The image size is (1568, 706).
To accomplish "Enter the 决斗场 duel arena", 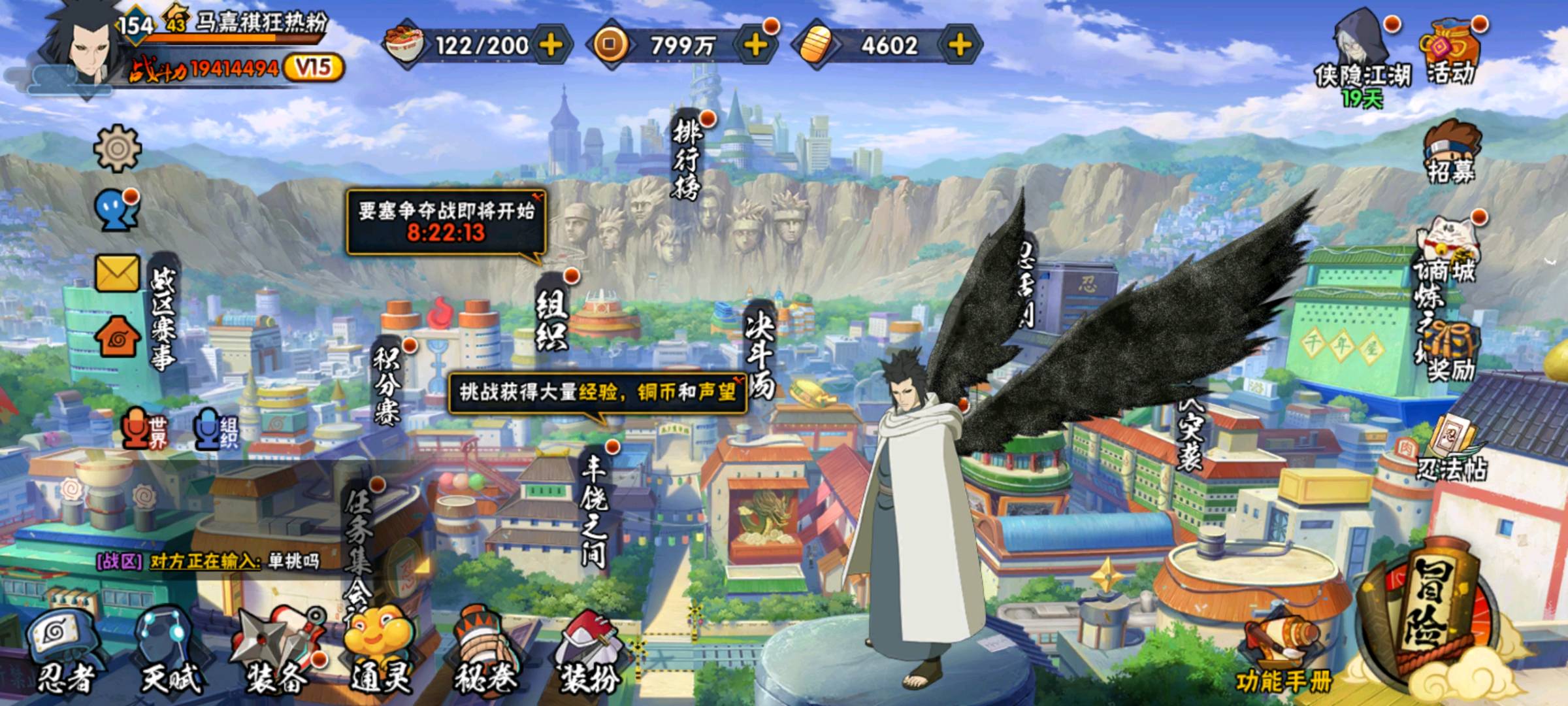I will (760, 350).
